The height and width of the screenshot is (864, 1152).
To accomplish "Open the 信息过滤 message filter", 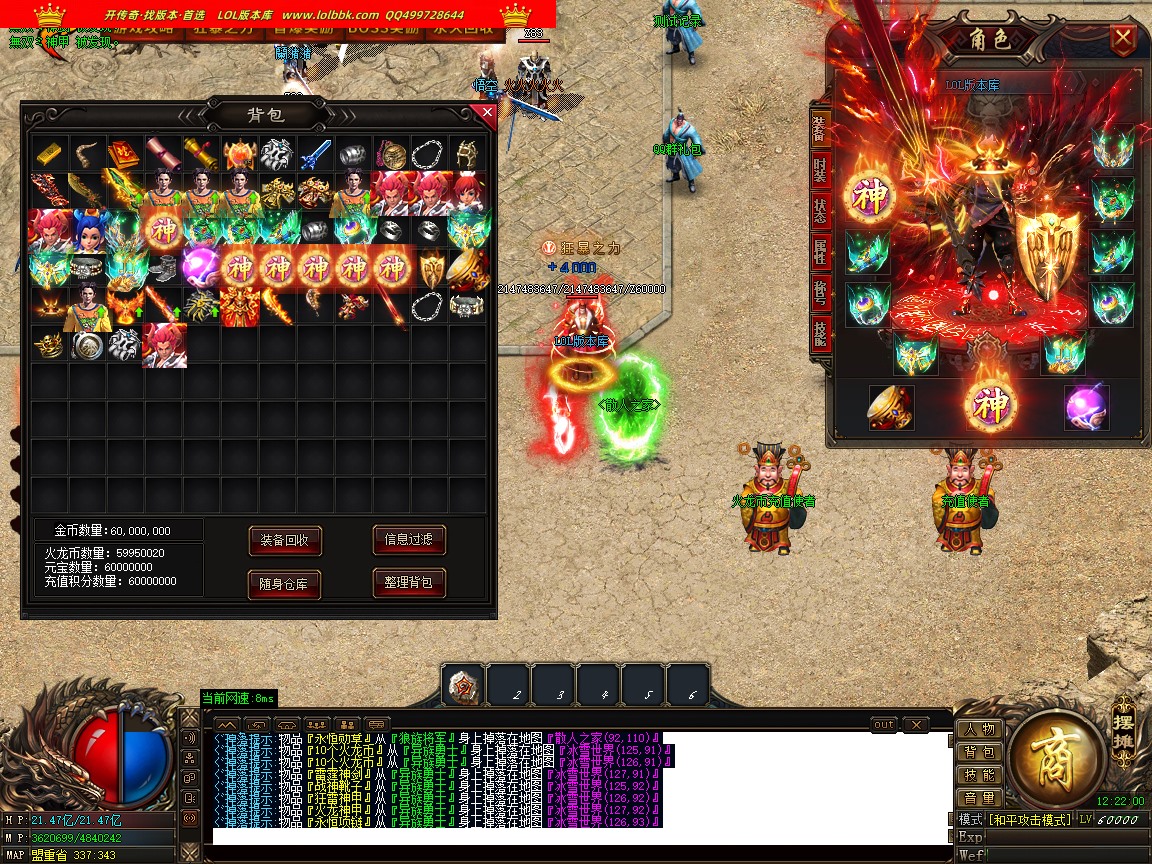I will pos(409,540).
